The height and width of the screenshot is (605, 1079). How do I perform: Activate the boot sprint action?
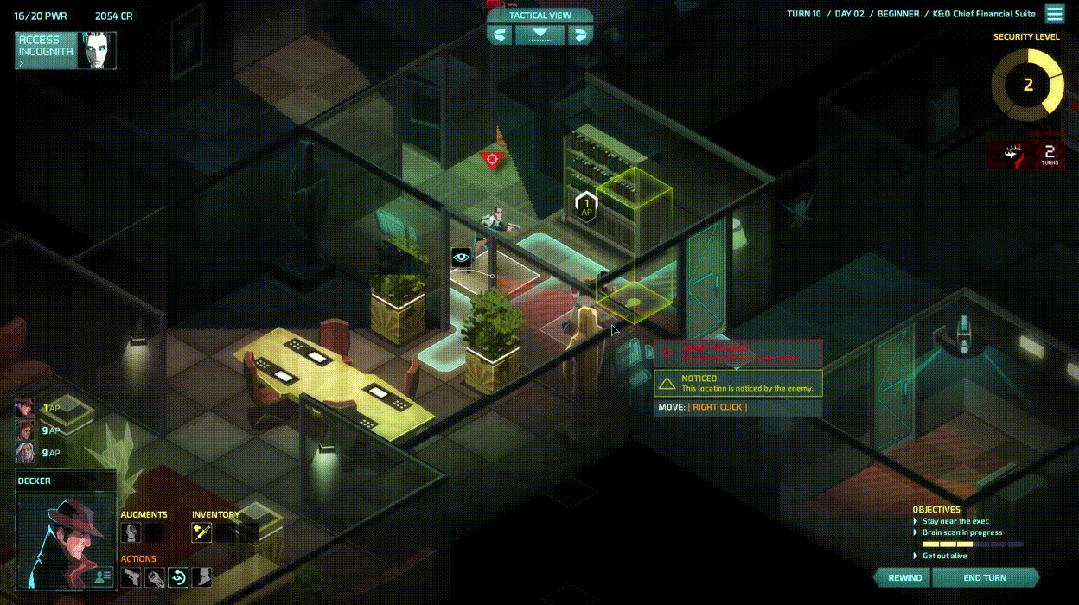pyautogui.click(x=202, y=577)
